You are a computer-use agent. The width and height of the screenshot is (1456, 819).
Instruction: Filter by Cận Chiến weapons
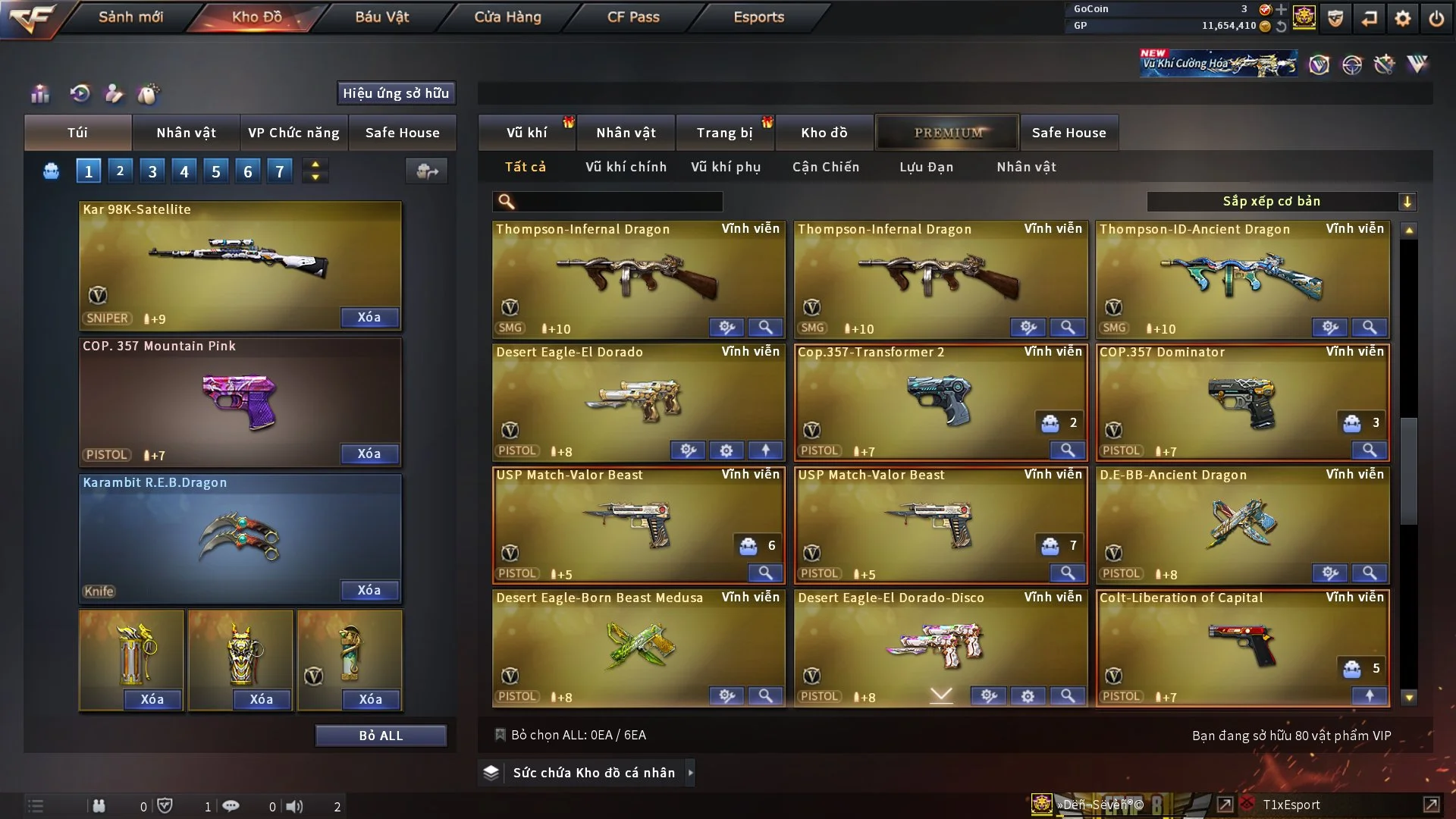click(826, 167)
